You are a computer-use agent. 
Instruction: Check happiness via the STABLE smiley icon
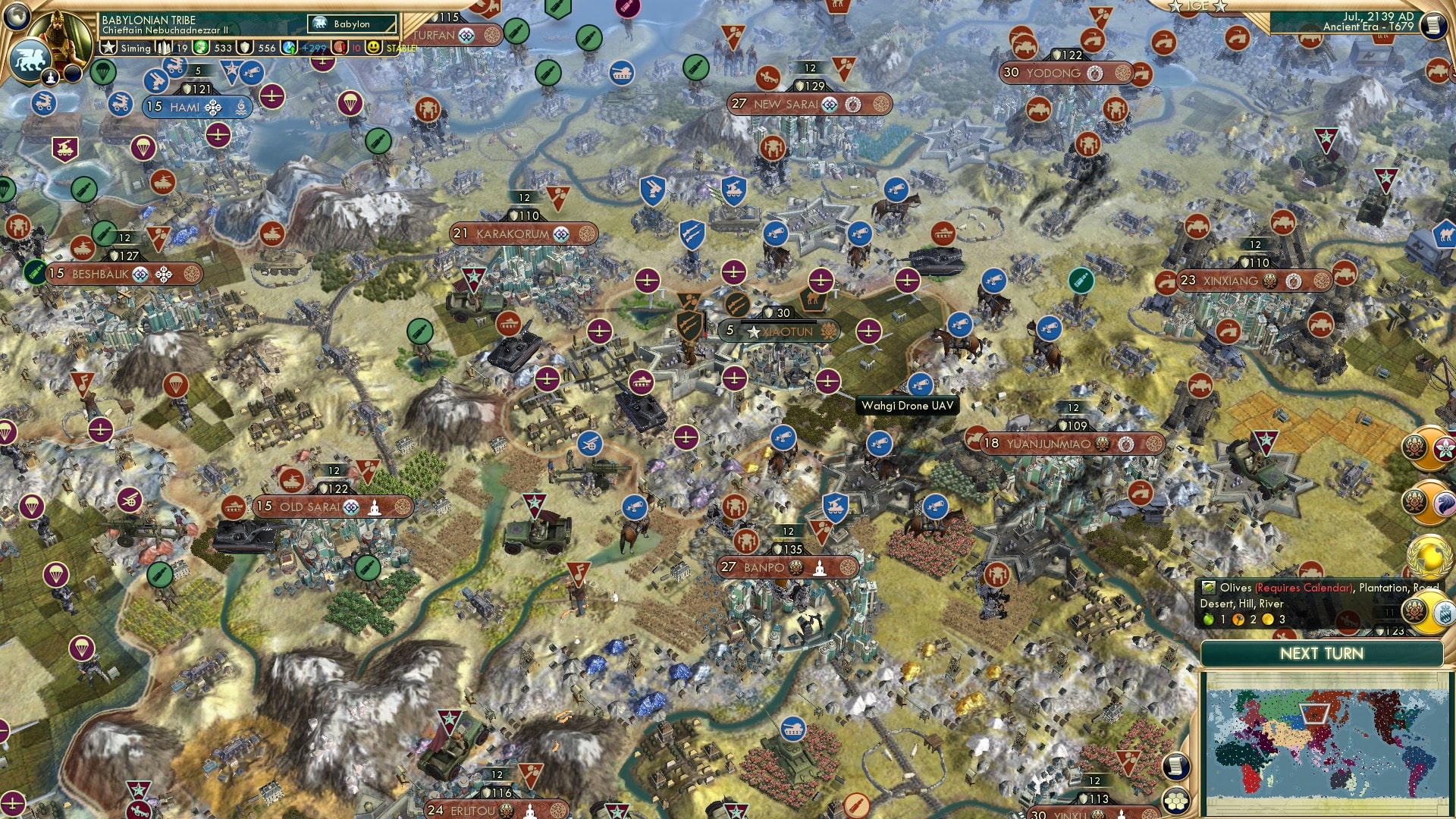(x=373, y=47)
